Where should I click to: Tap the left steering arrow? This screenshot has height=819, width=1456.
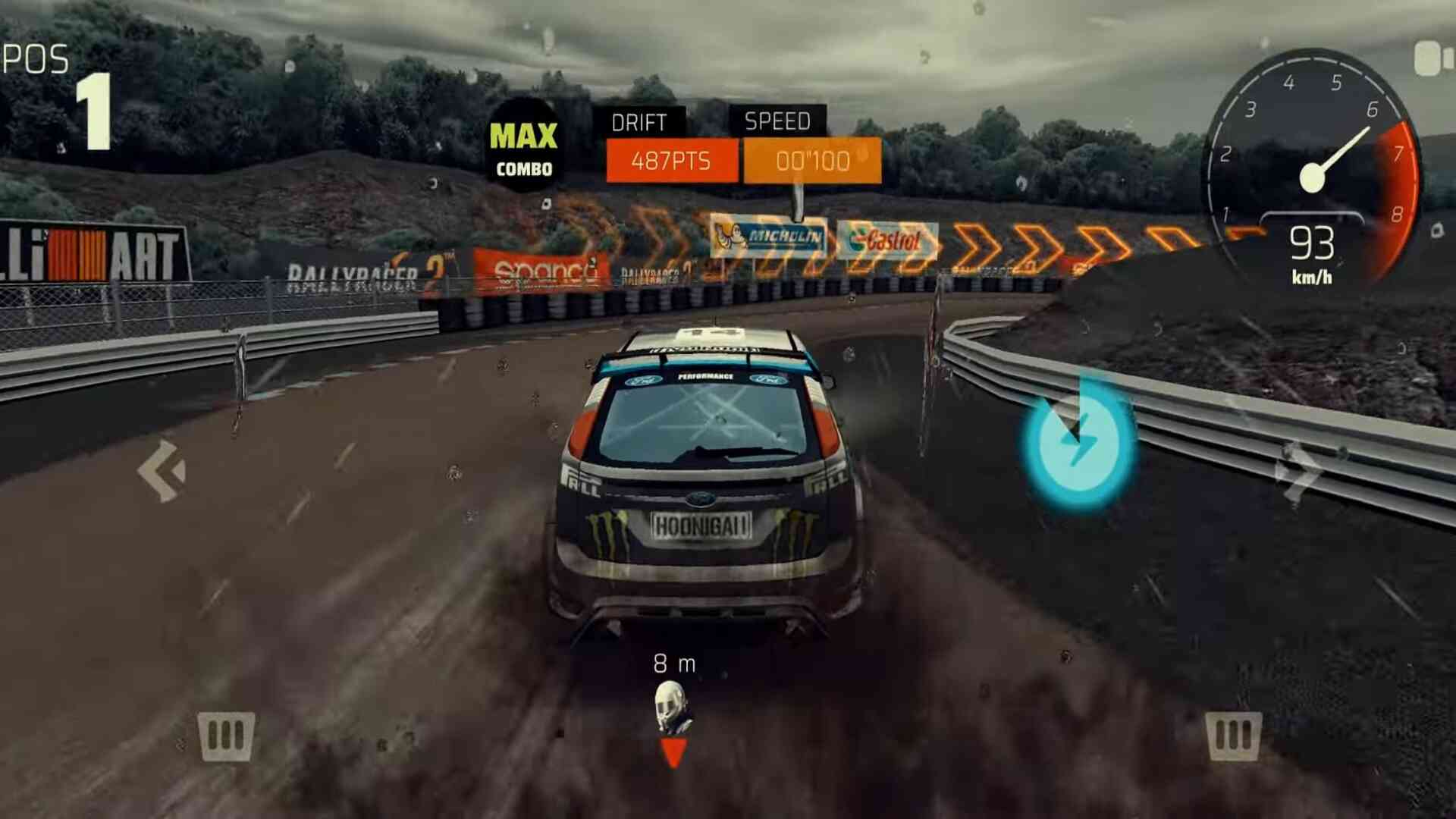click(x=162, y=471)
